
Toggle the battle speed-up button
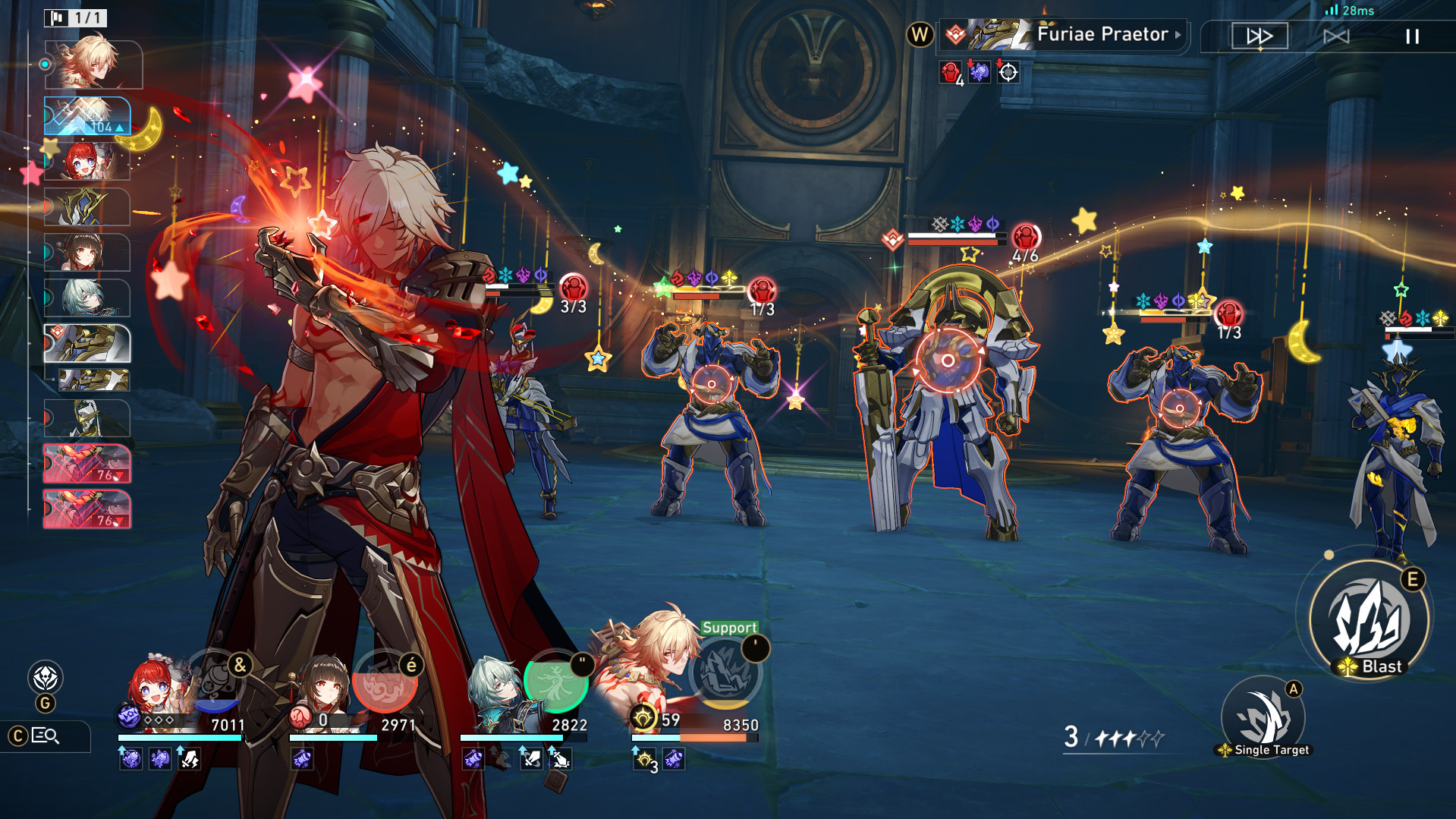pos(1259,36)
